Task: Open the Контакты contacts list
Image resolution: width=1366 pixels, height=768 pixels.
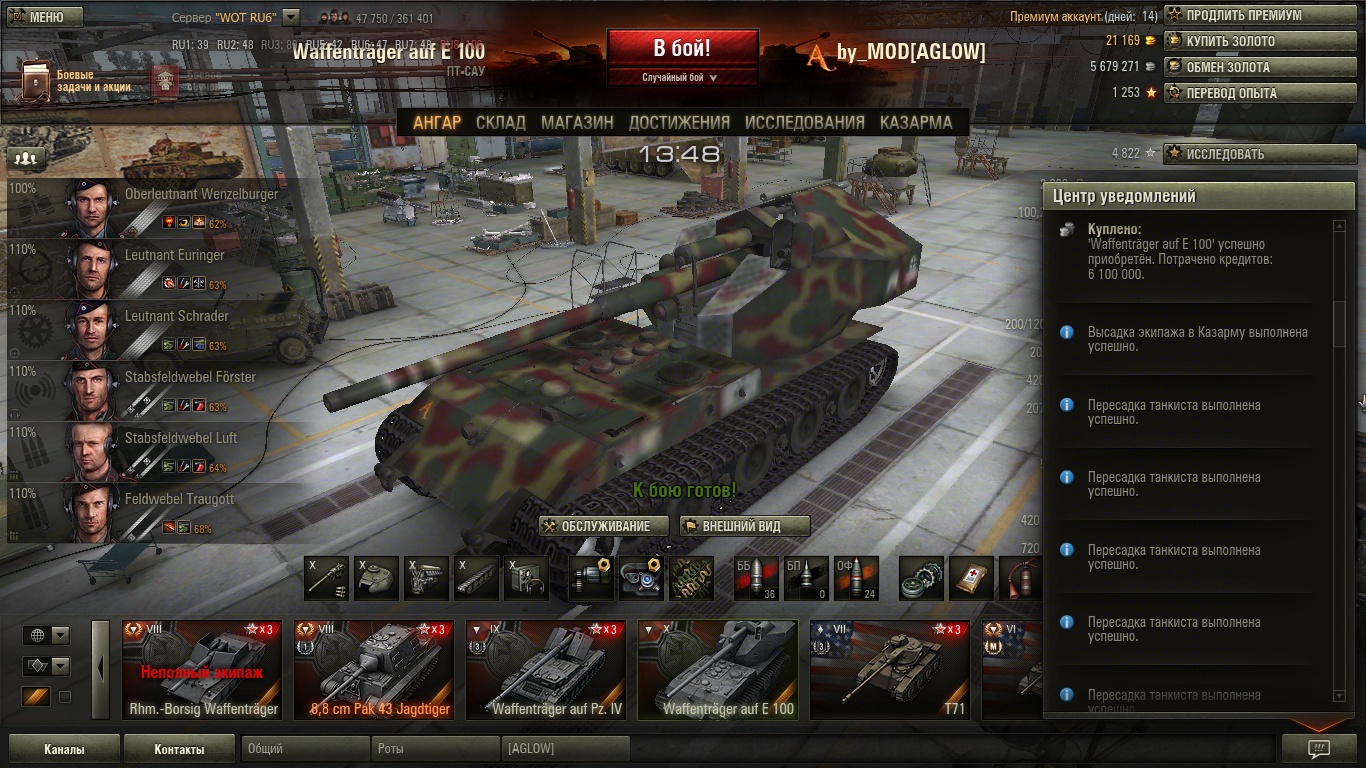Action: pos(179,749)
